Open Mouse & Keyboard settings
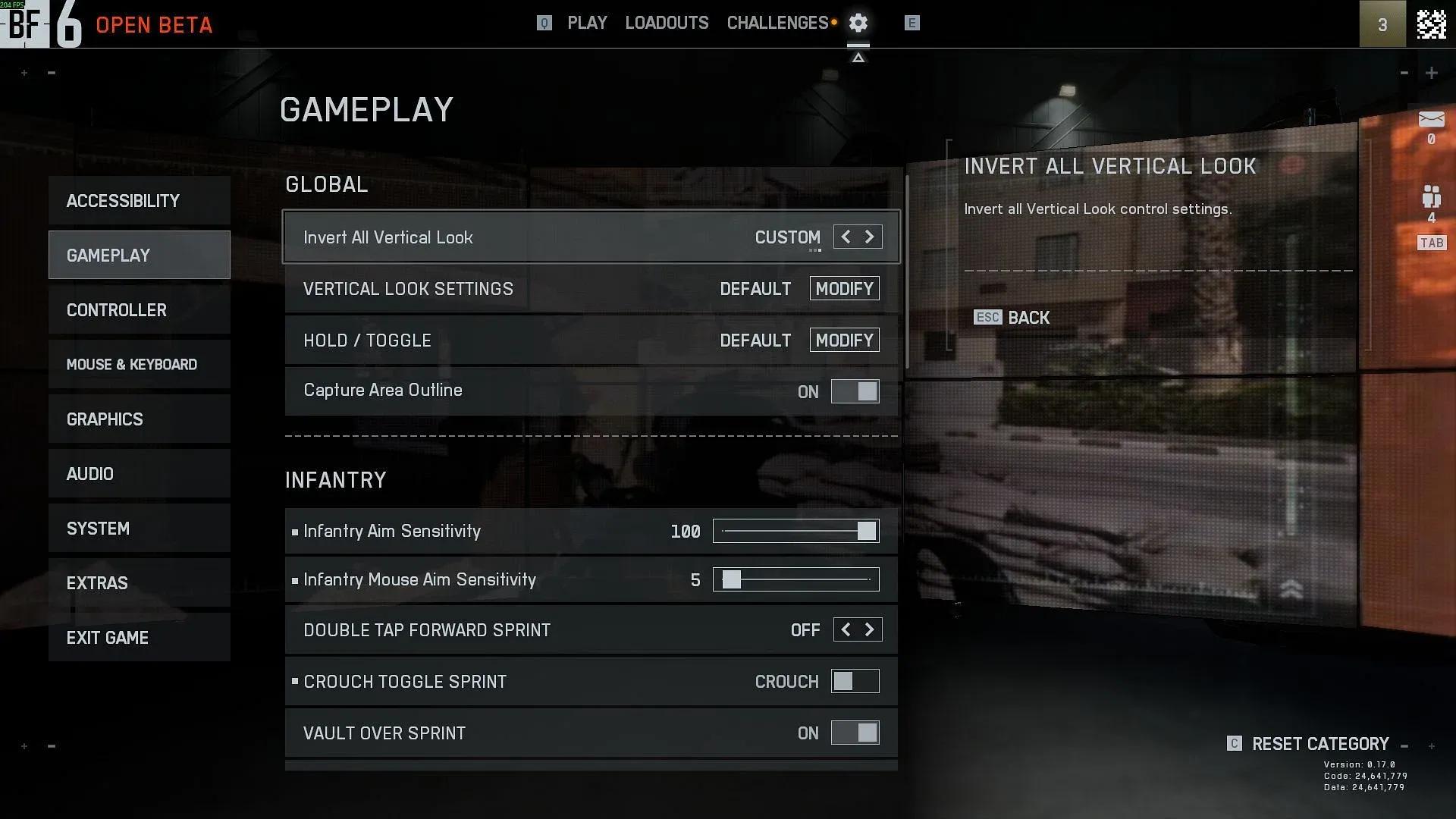 139,365
